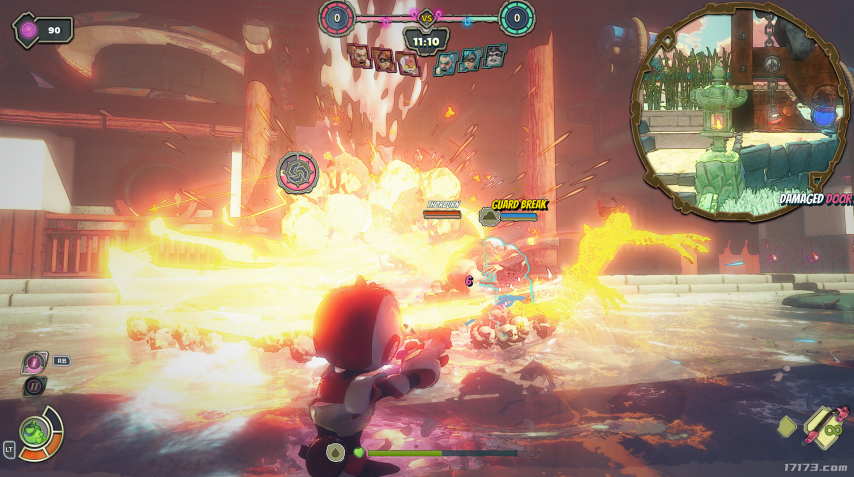Image resolution: width=854 pixels, height=477 pixels.
Task: Select the pink nunchaku weapon slot
Action: click(x=823, y=428)
